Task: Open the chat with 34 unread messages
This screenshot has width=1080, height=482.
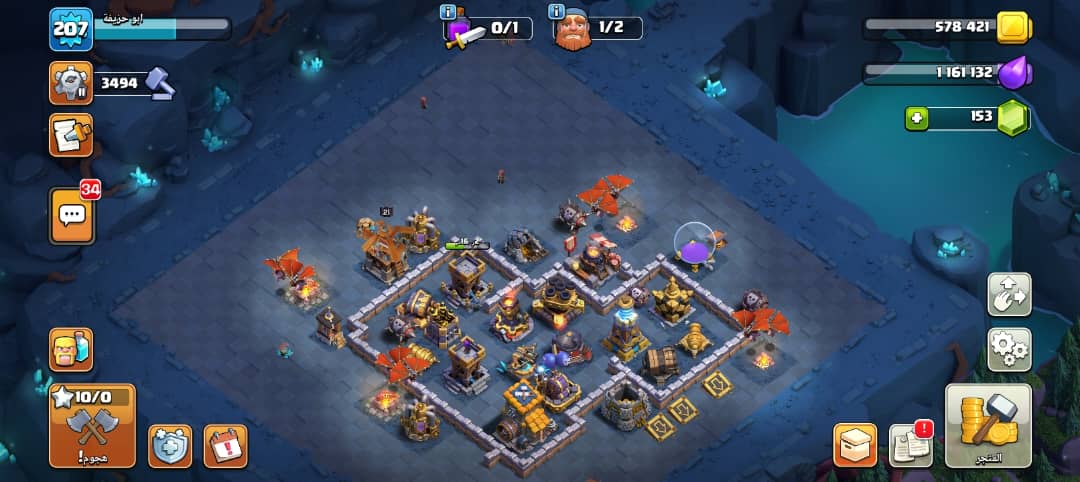Action: coord(72,215)
